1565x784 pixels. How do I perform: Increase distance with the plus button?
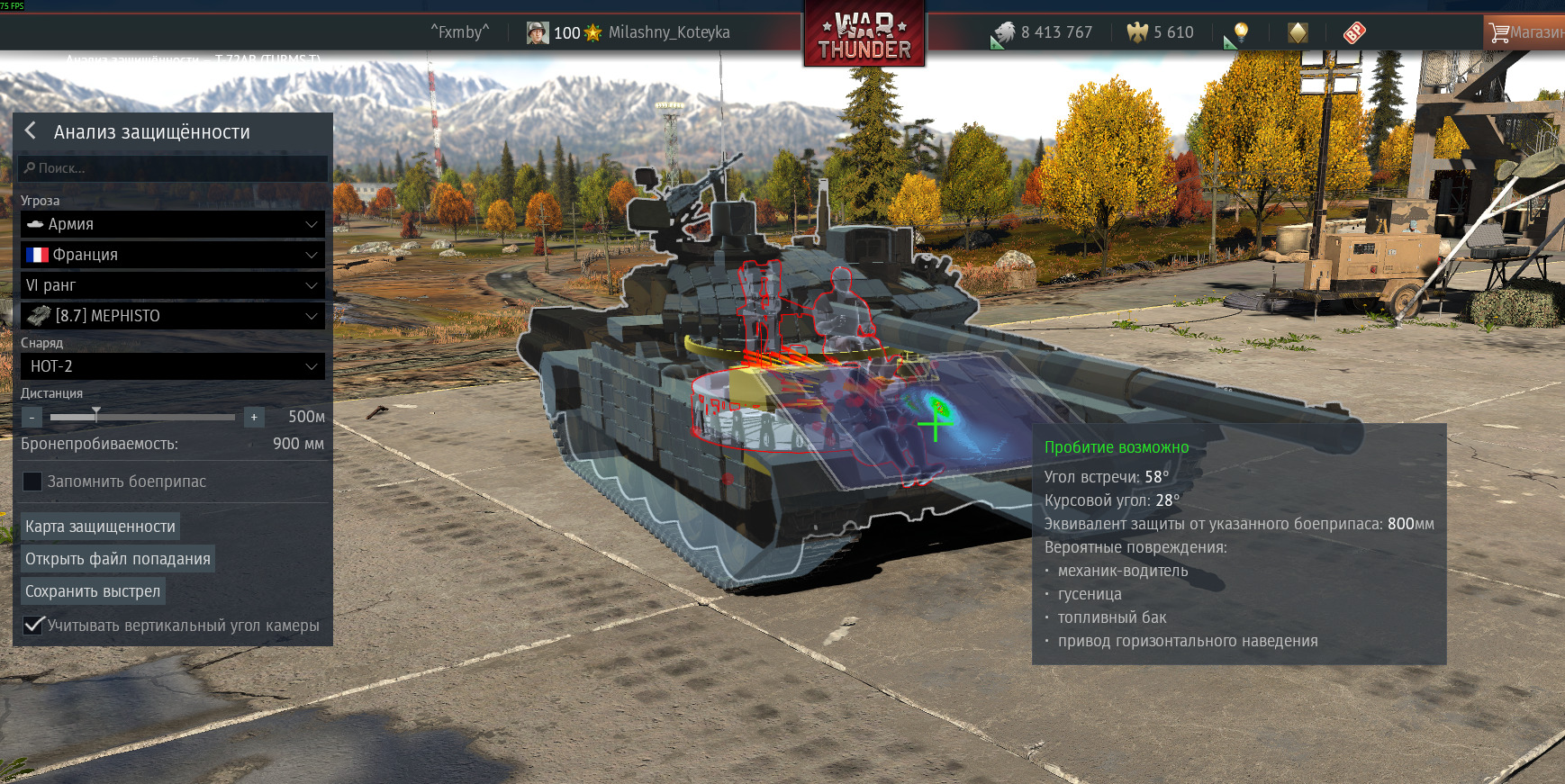click(254, 418)
